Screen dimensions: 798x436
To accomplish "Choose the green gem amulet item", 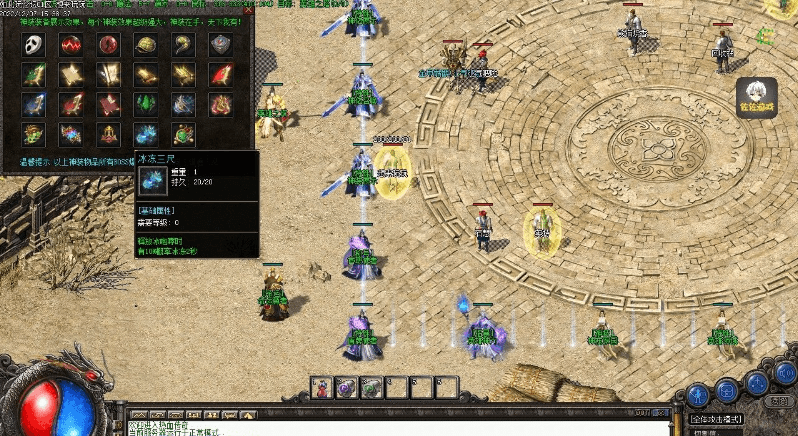I will [181, 132].
